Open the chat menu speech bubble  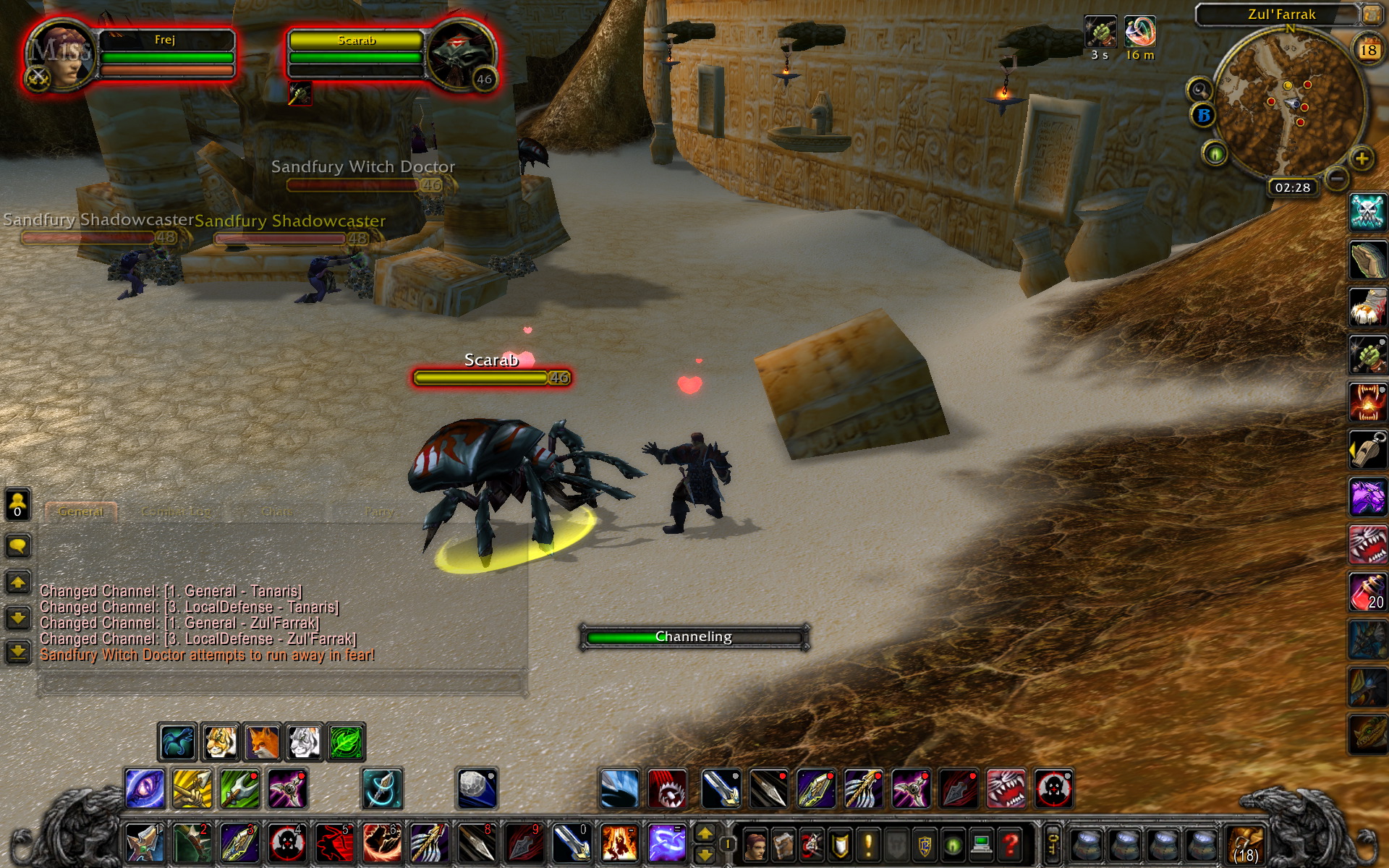pos(17,546)
